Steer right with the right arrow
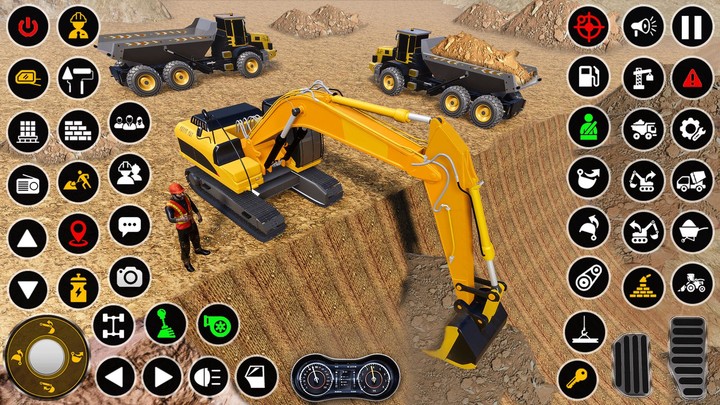Image resolution: width=720 pixels, height=405 pixels. pos(162,377)
